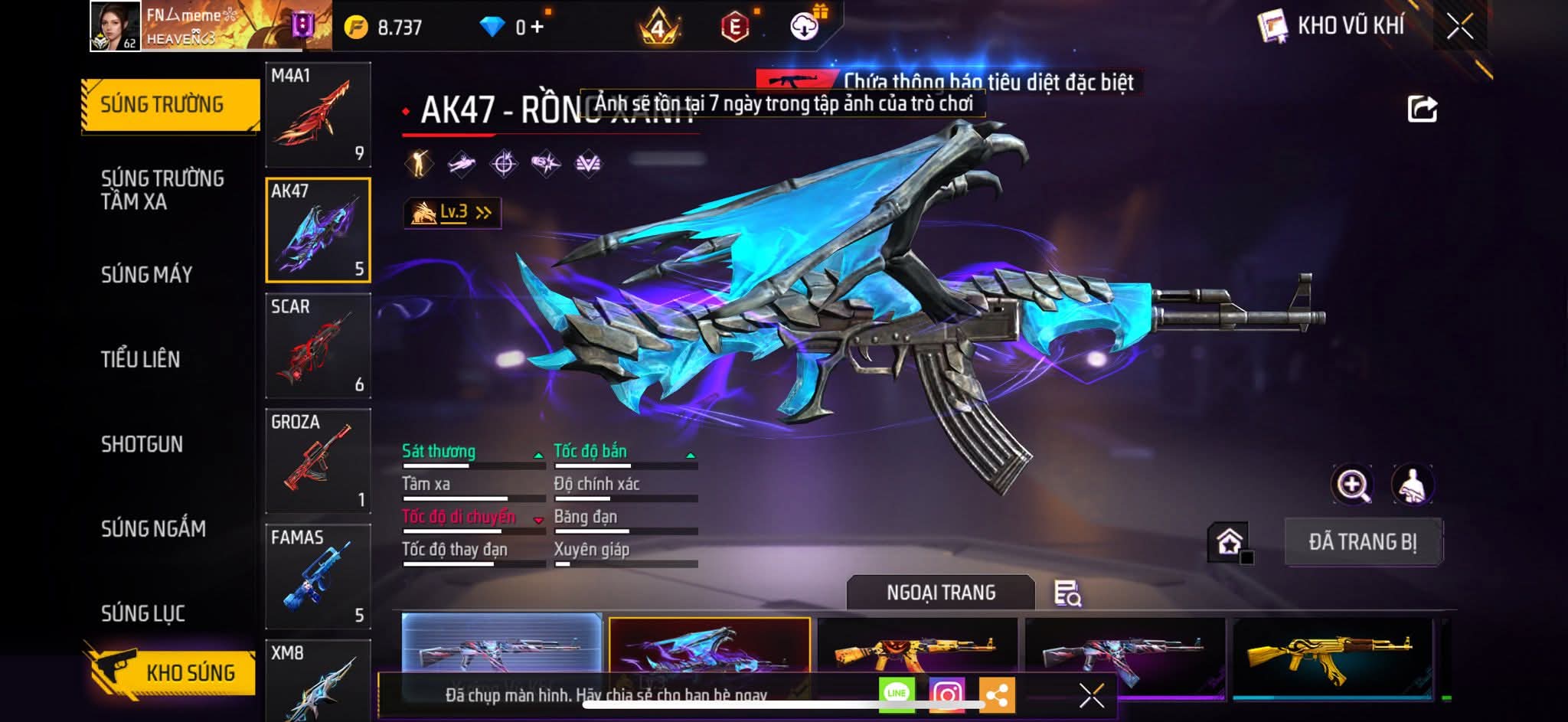Screen dimensions: 1568x722
Task: Expand the Lv.3 skin level button
Action: (452, 213)
